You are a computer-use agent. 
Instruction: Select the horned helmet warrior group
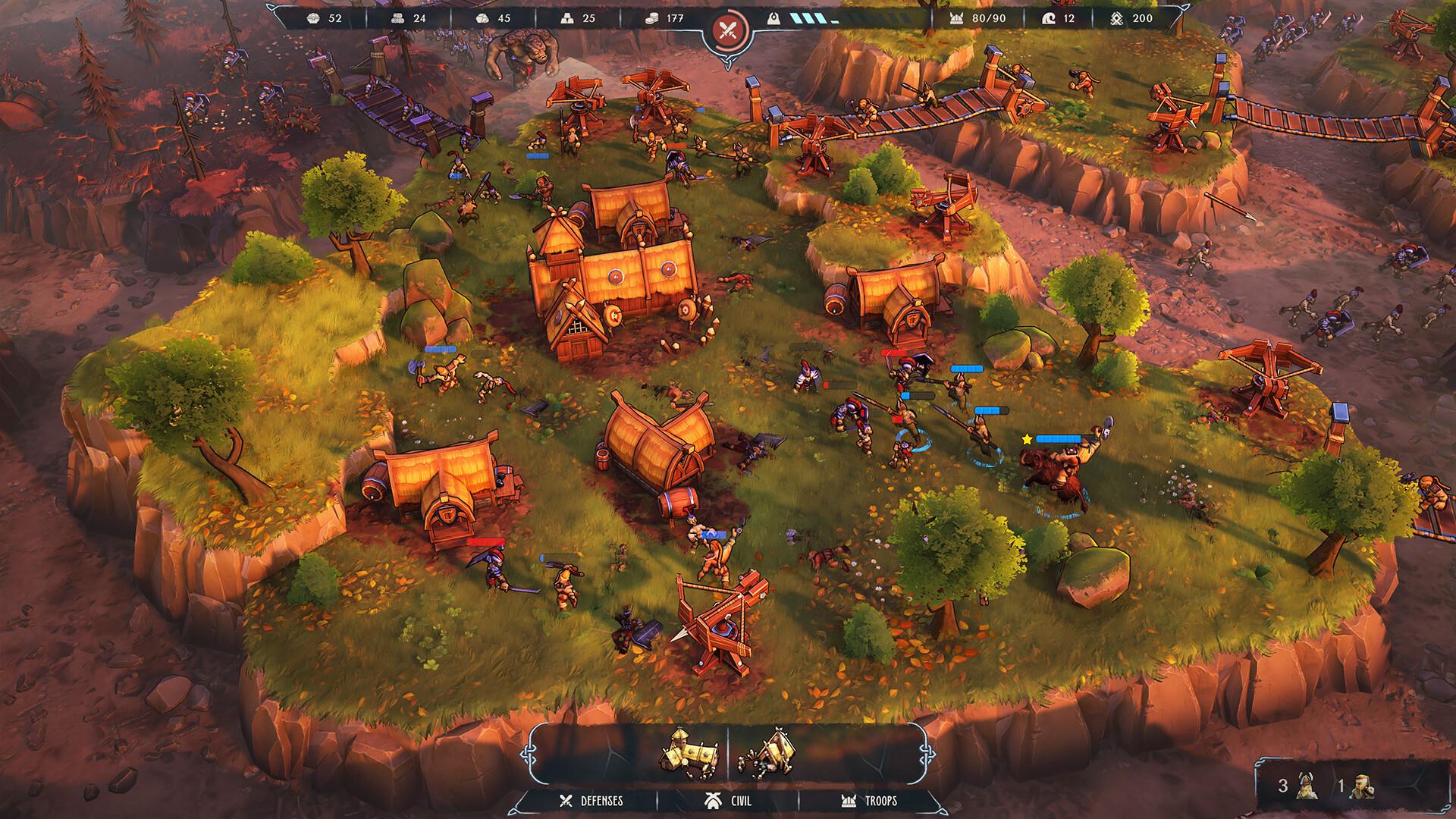[x=1305, y=786]
